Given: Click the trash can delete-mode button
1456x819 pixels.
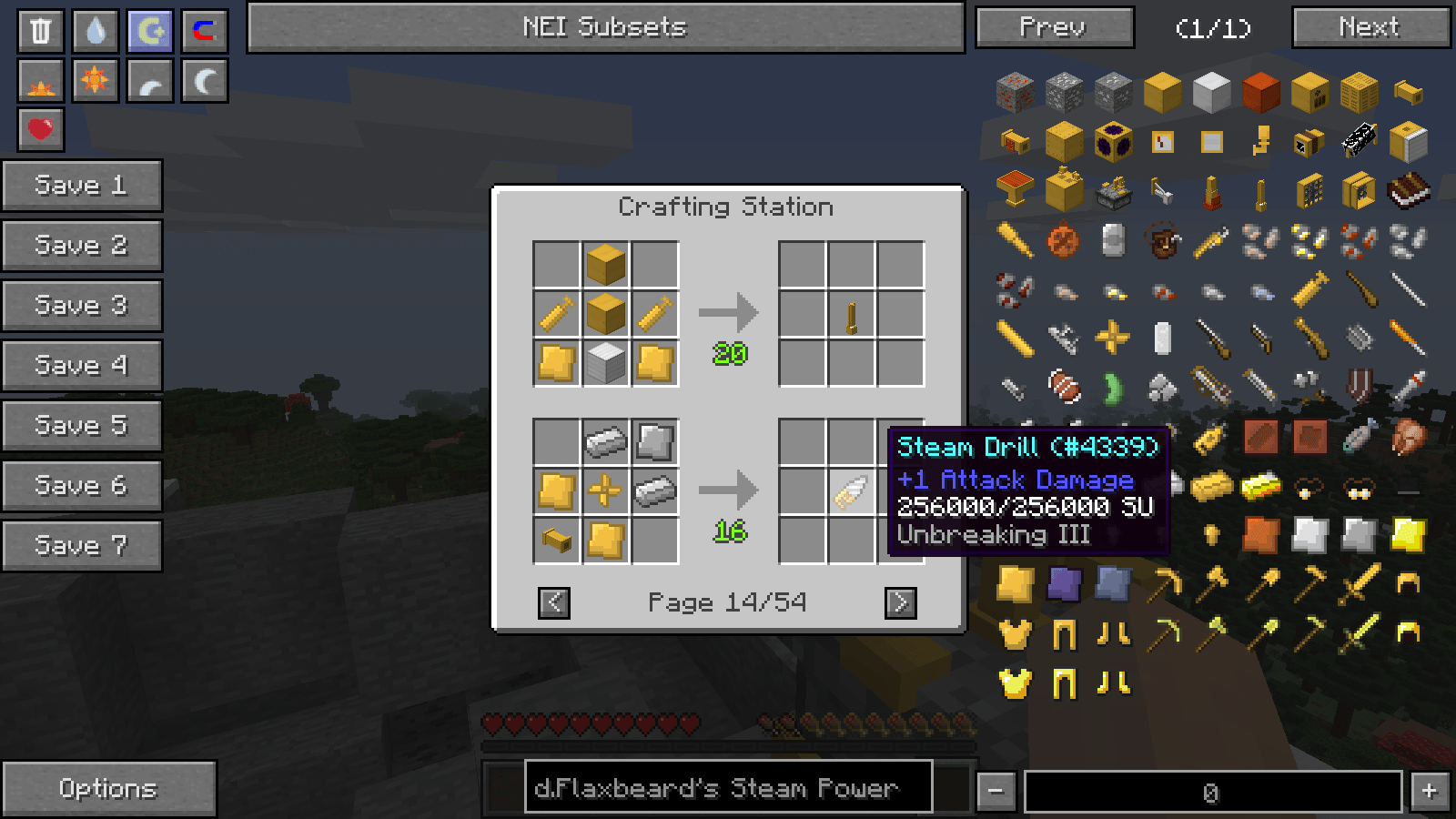Looking at the screenshot, I should pos(41,32).
